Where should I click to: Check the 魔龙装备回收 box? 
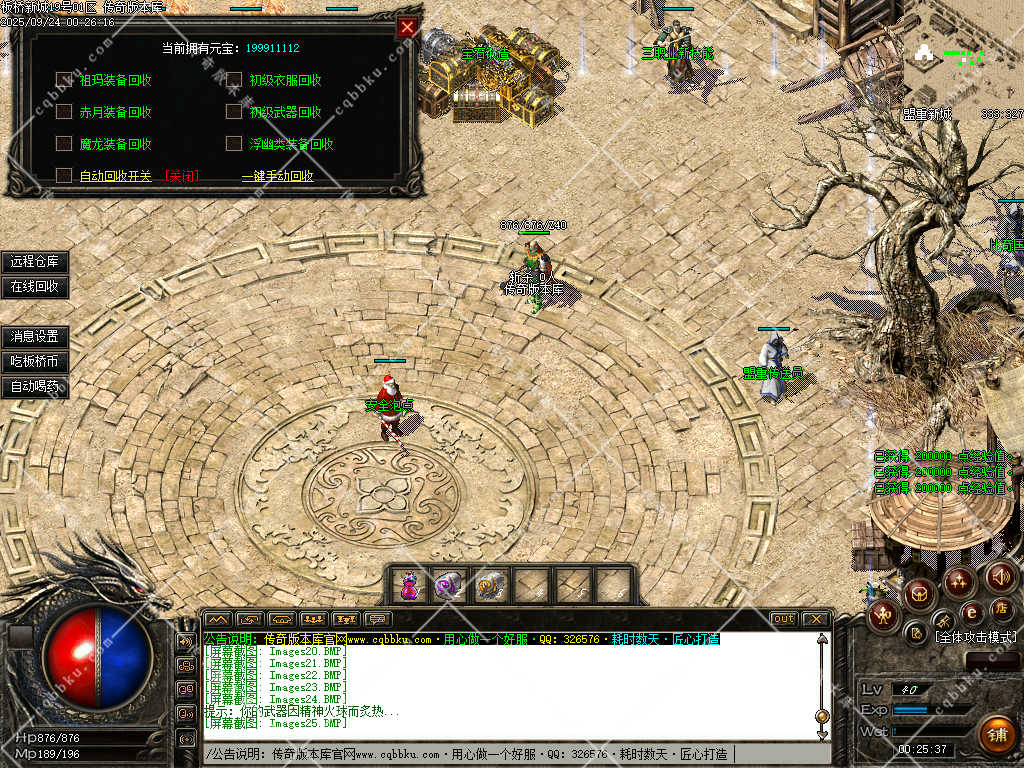tap(64, 144)
